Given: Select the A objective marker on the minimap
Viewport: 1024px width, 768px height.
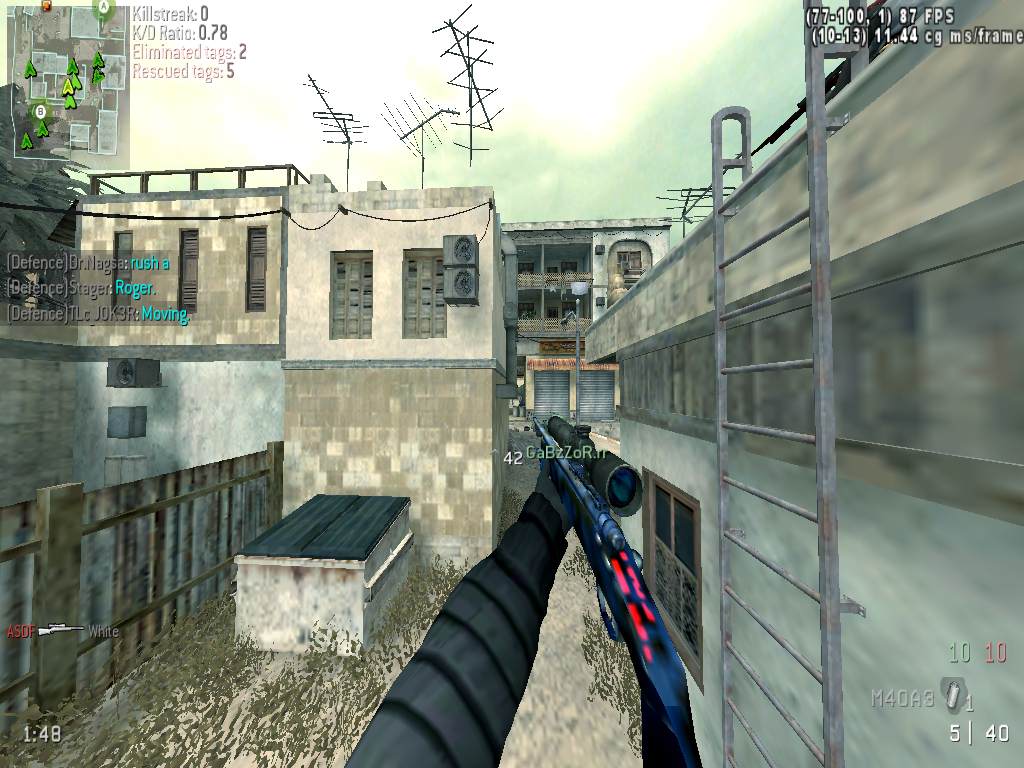Looking at the screenshot, I should pyautogui.click(x=102, y=9).
